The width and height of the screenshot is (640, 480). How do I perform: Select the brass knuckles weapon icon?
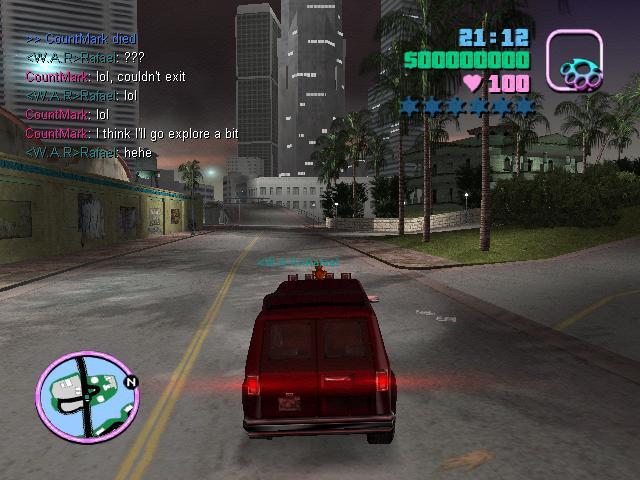[574, 60]
